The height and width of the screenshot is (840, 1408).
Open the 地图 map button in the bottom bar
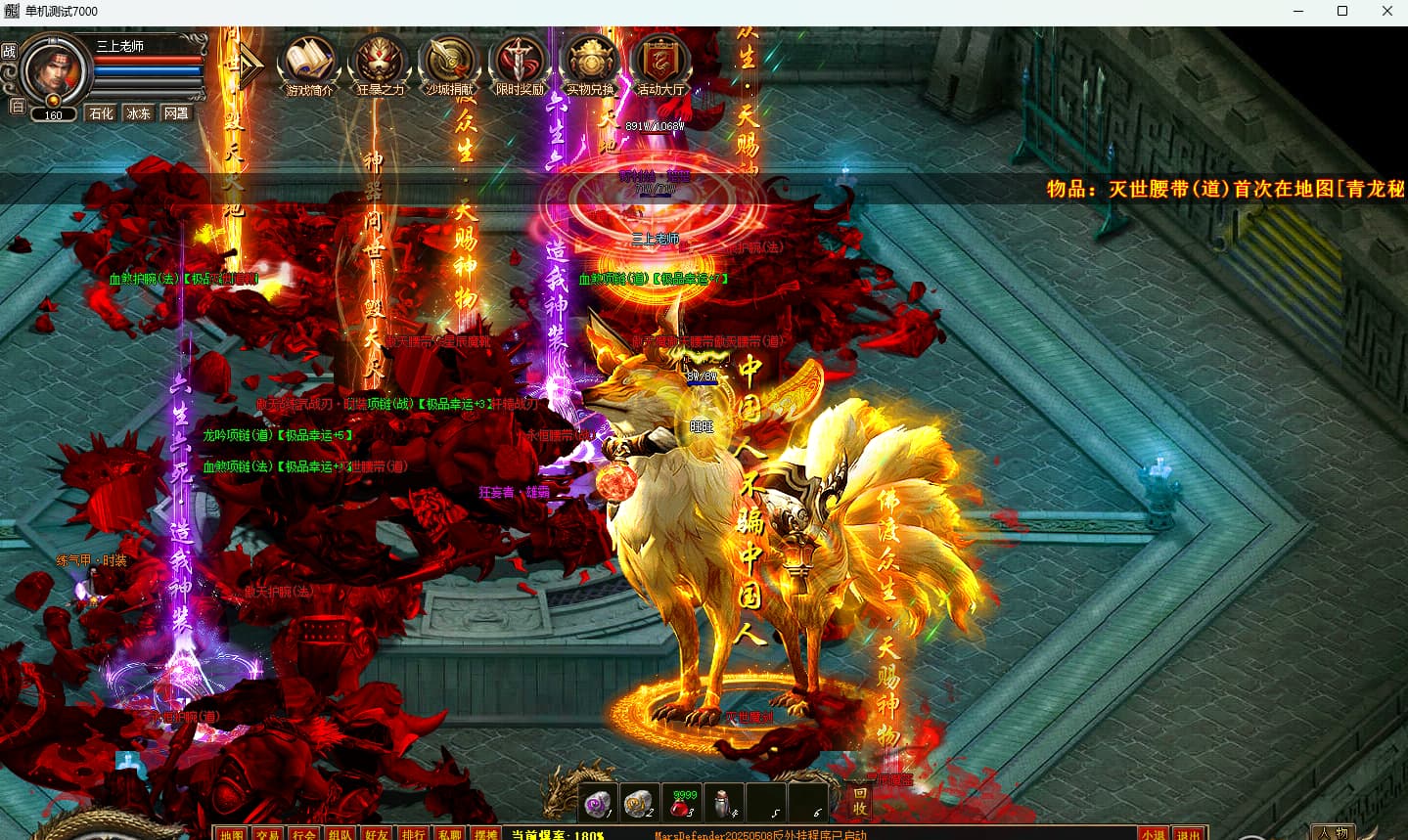tap(231, 834)
